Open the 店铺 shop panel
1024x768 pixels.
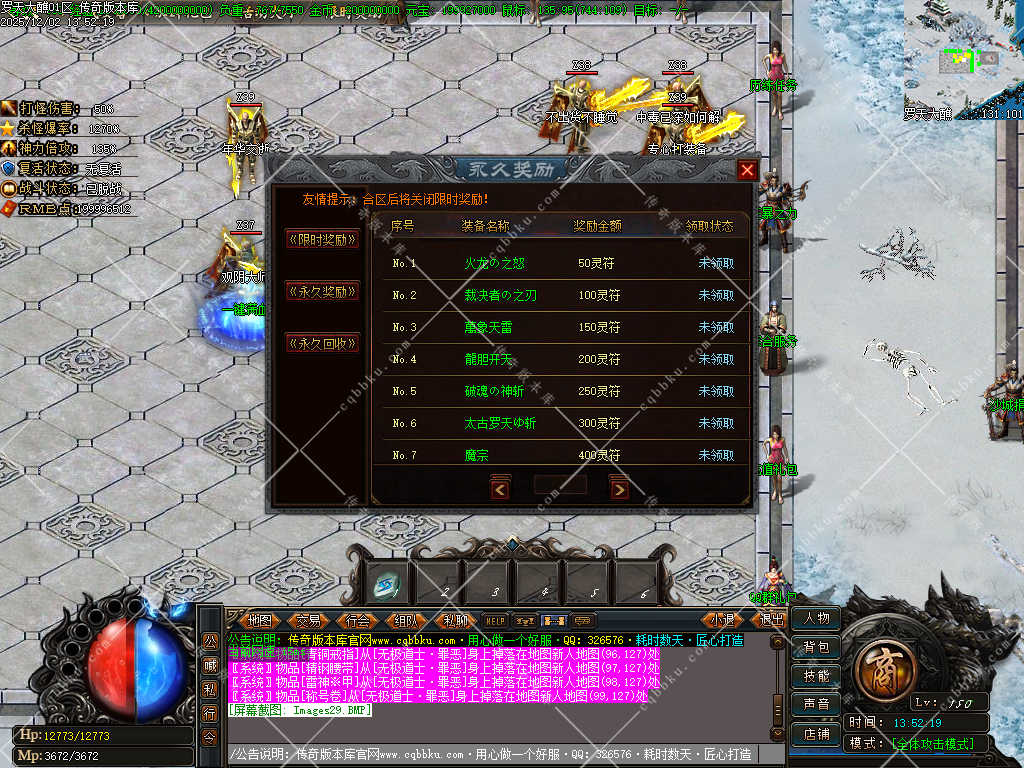(x=816, y=734)
